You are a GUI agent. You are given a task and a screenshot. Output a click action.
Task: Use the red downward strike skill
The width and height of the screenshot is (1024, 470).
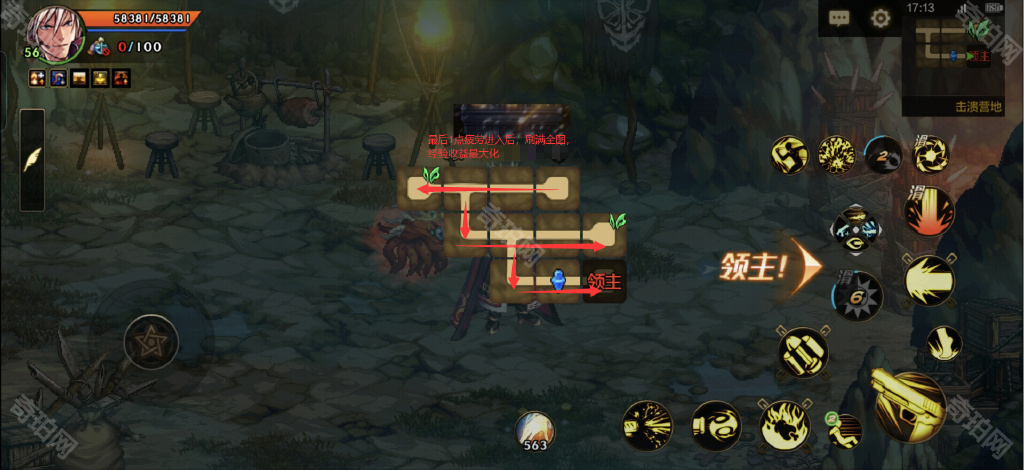[928, 212]
